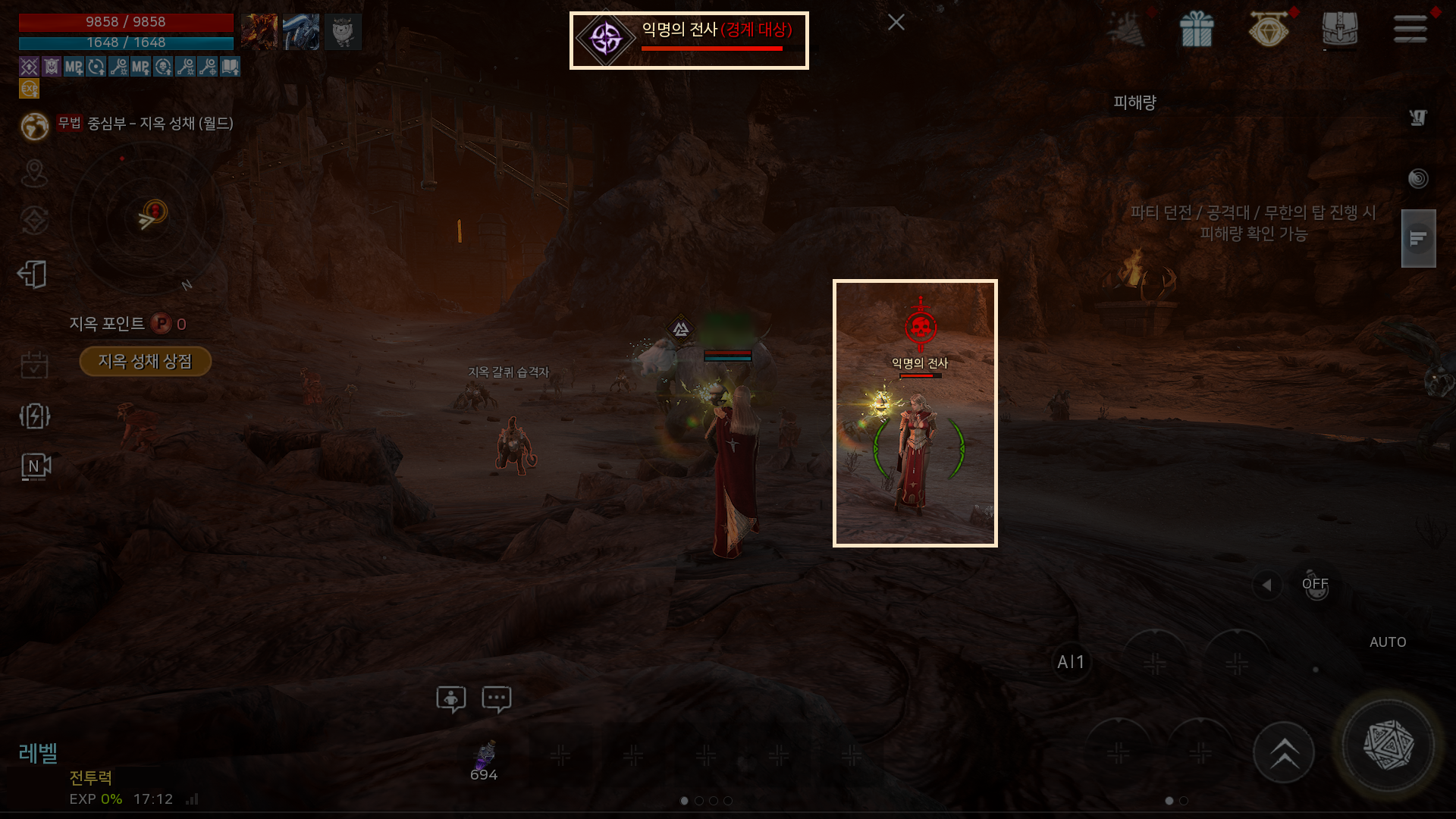
Task: Open the main hamburger menu
Action: (1410, 30)
